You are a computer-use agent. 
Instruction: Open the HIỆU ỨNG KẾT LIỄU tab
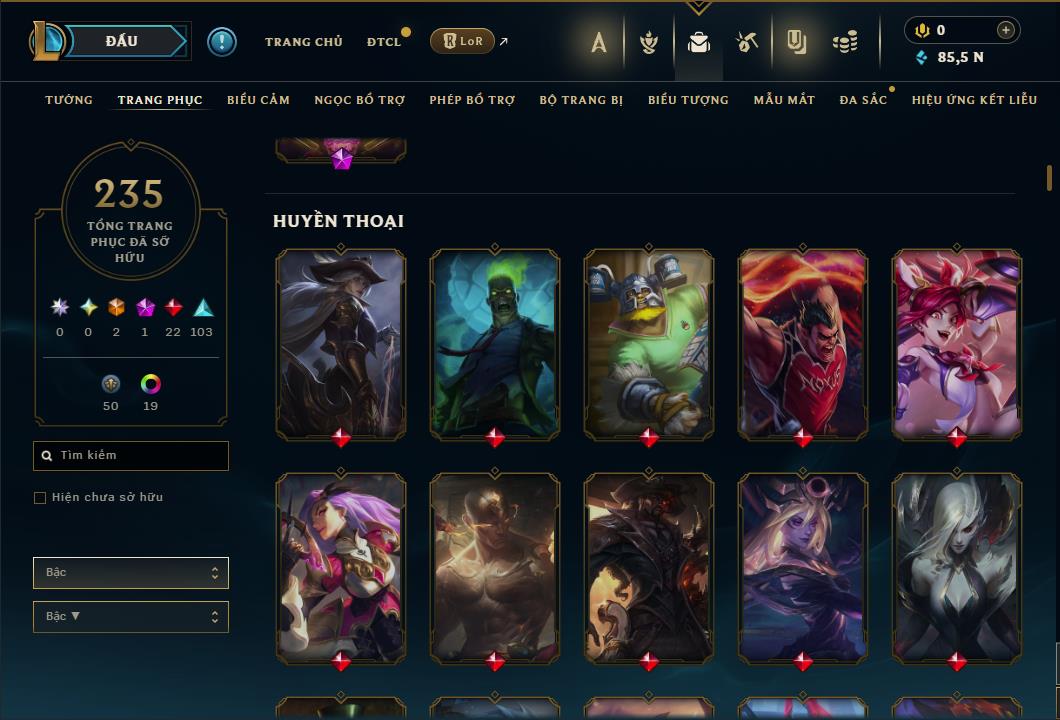coord(974,100)
